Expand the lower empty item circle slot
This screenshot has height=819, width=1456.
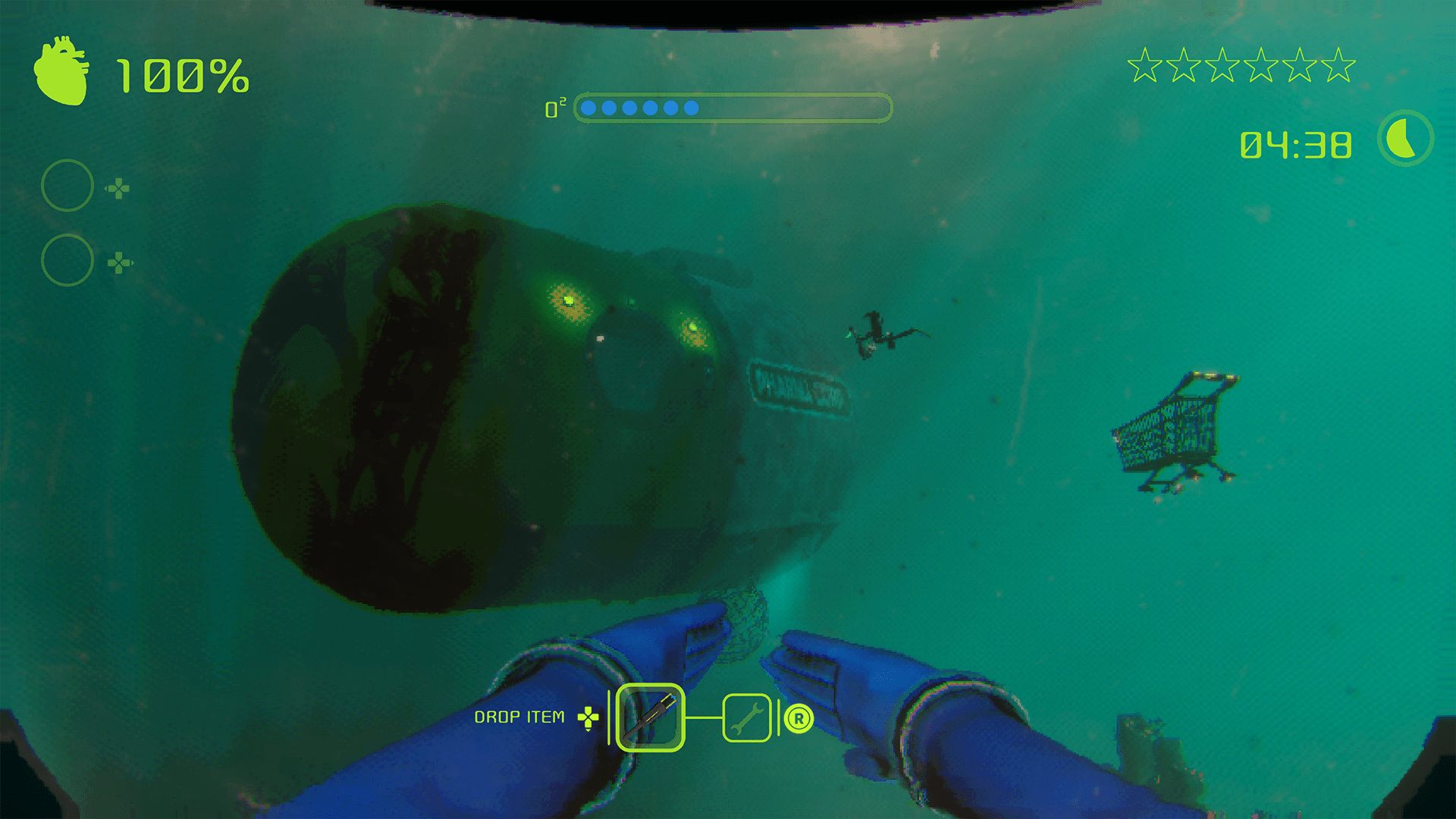coord(67,259)
